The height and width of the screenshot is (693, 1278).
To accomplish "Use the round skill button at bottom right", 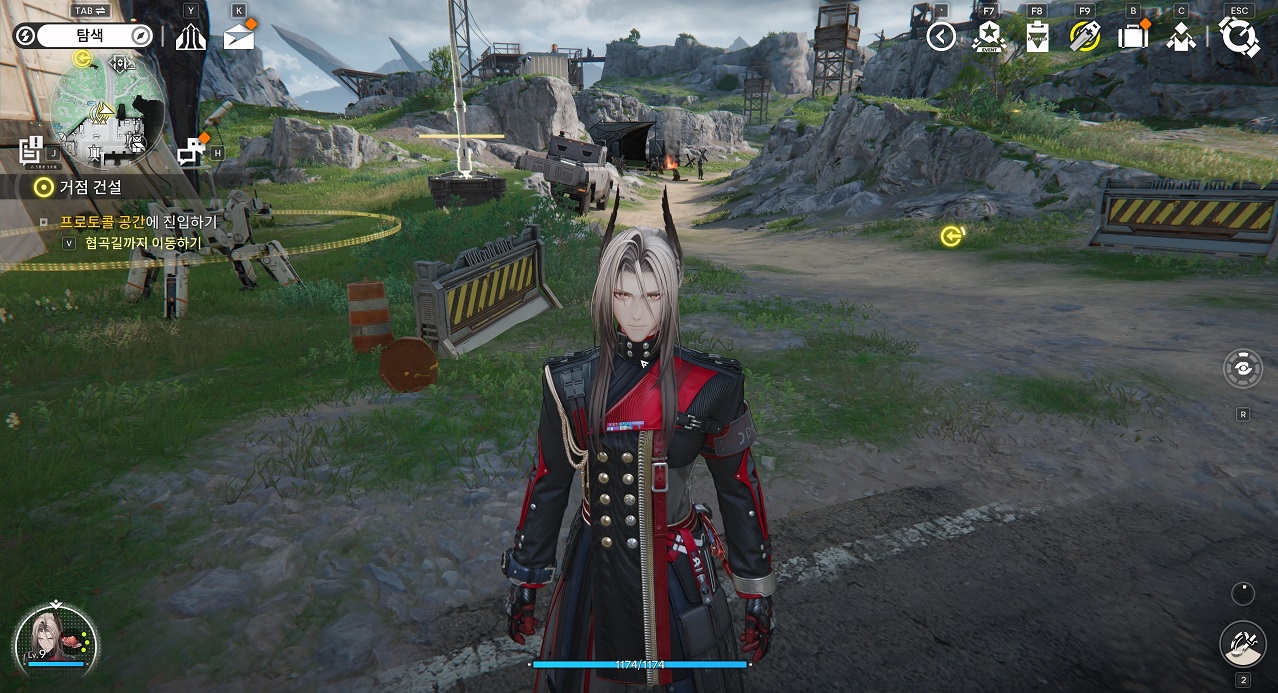I will pyautogui.click(x=1243, y=643).
